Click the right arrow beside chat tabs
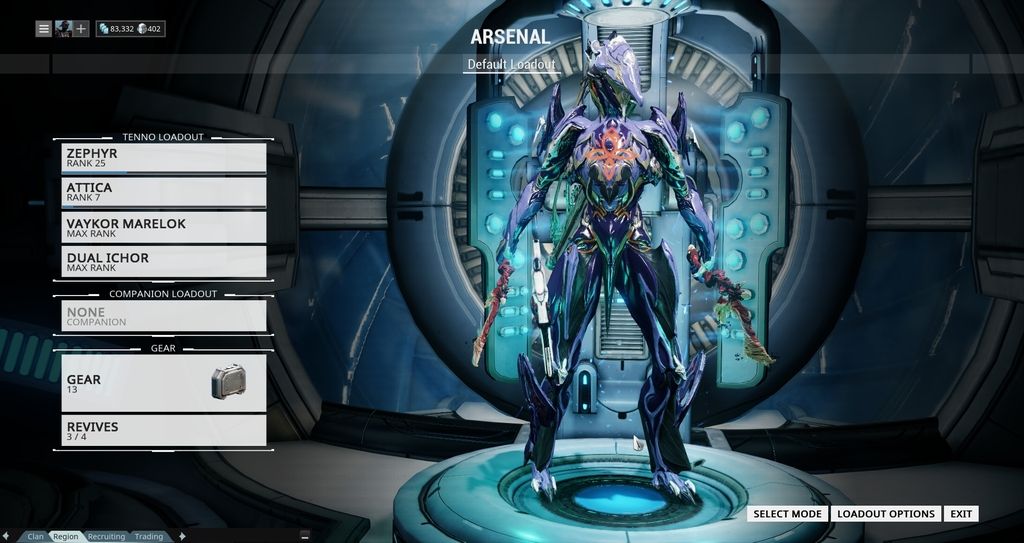Image resolution: width=1024 pixels, height=543 pixels. 181,537
